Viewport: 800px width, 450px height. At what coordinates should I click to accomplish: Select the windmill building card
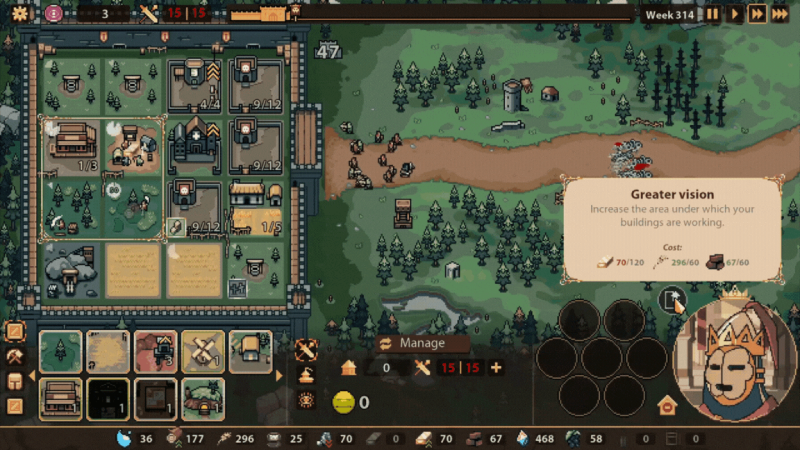(x=203, y=352)
